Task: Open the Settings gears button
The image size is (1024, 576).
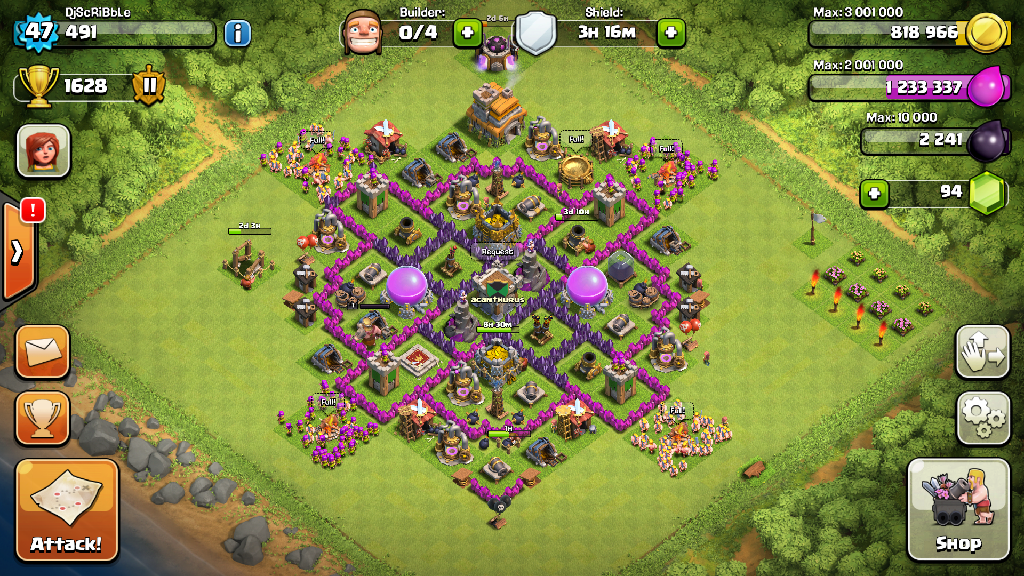Action: 982,418
